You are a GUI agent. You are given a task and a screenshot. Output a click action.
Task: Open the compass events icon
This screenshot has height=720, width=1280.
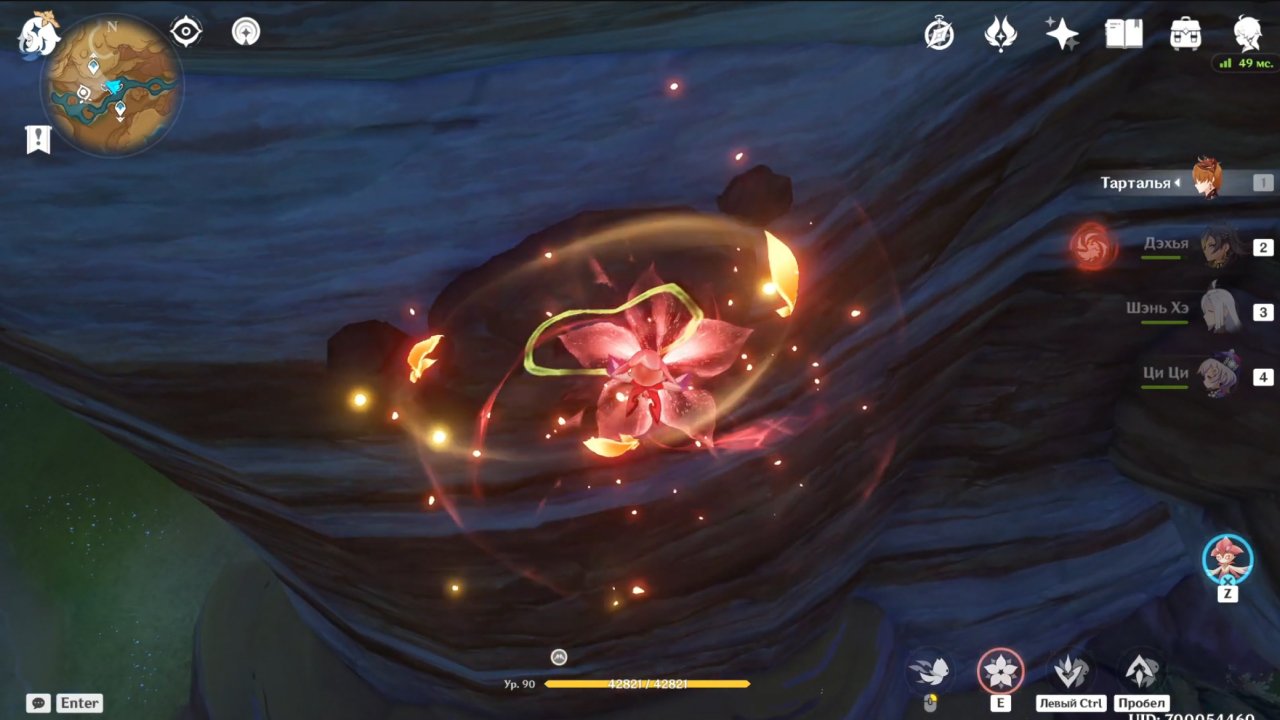939,34
